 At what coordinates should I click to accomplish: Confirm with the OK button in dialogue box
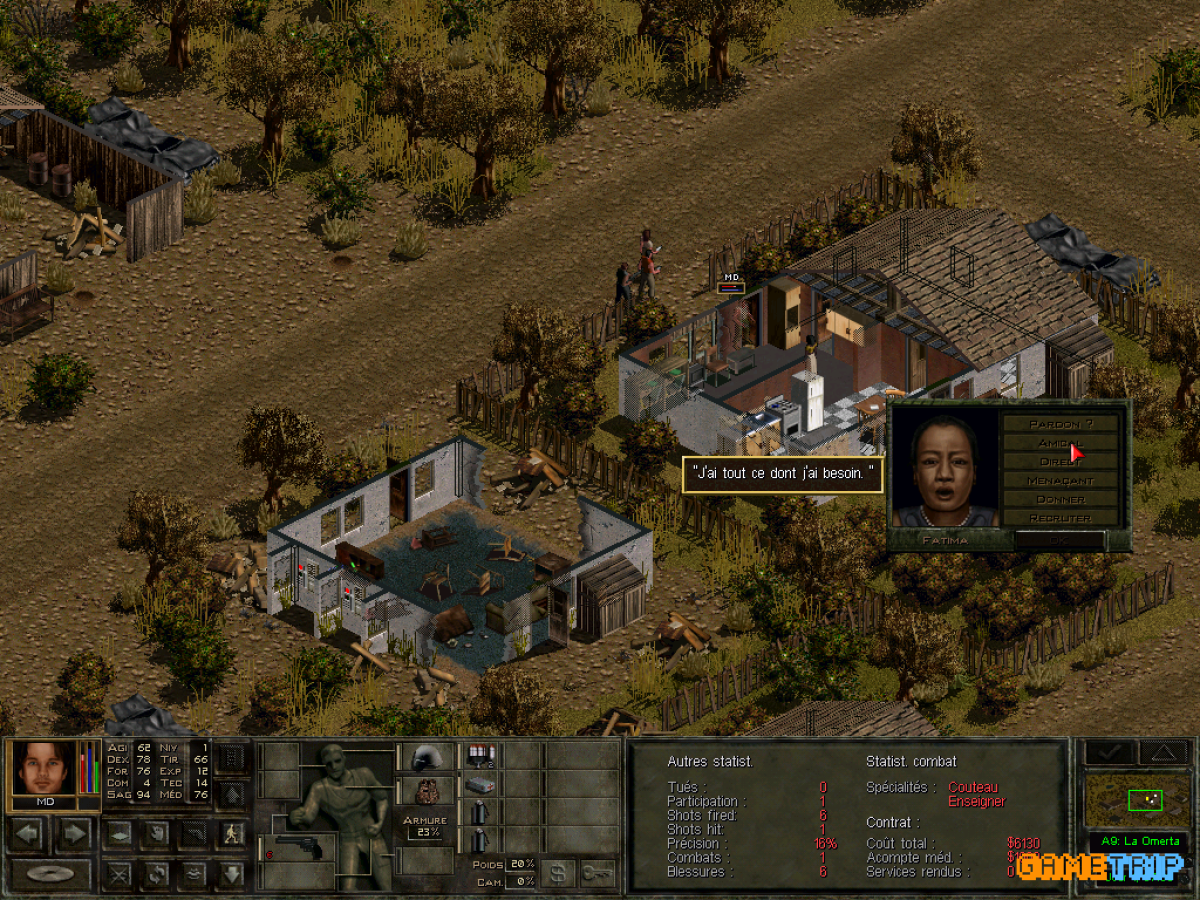click(x=1060, y=540)
